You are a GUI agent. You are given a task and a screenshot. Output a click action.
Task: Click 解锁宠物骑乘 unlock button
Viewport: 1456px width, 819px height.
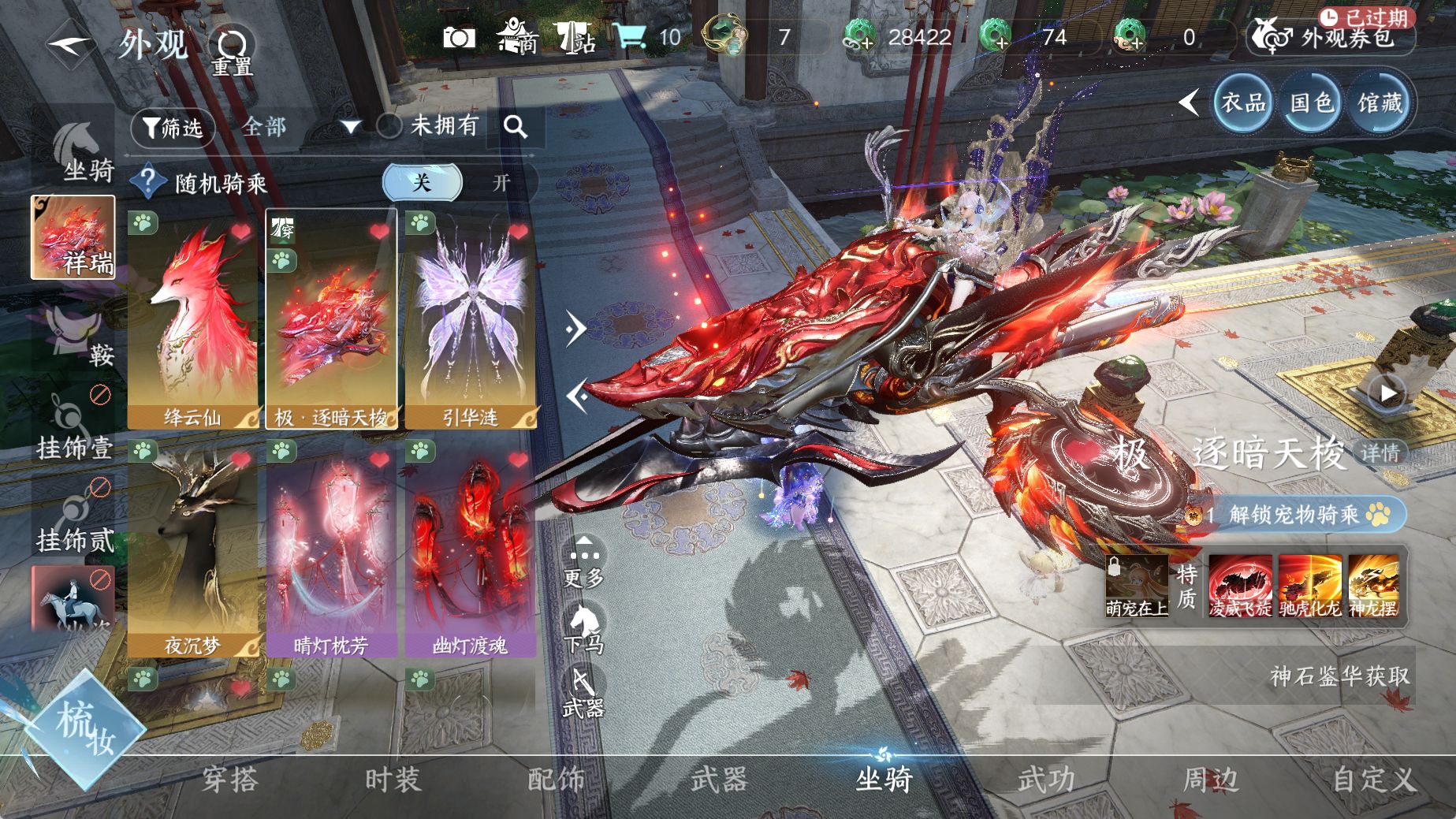point(1306,515)
